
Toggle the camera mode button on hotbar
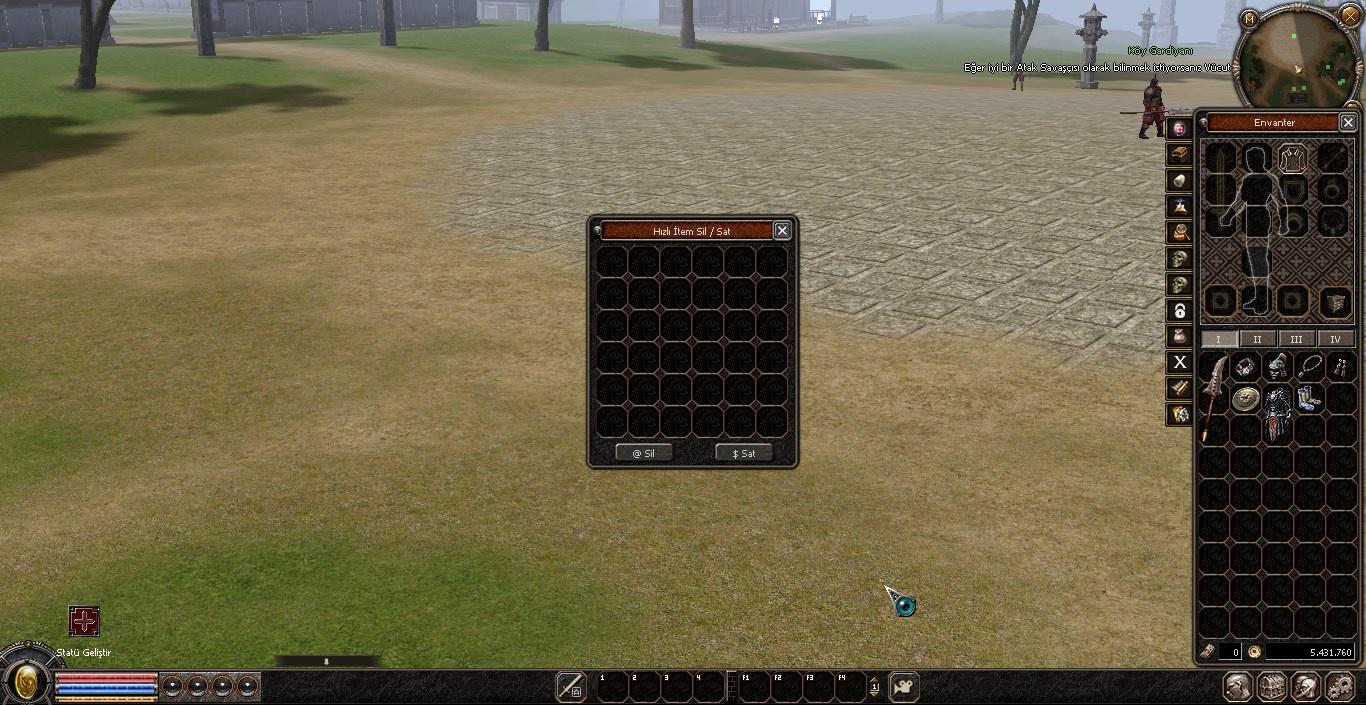[x=904, y=687]
